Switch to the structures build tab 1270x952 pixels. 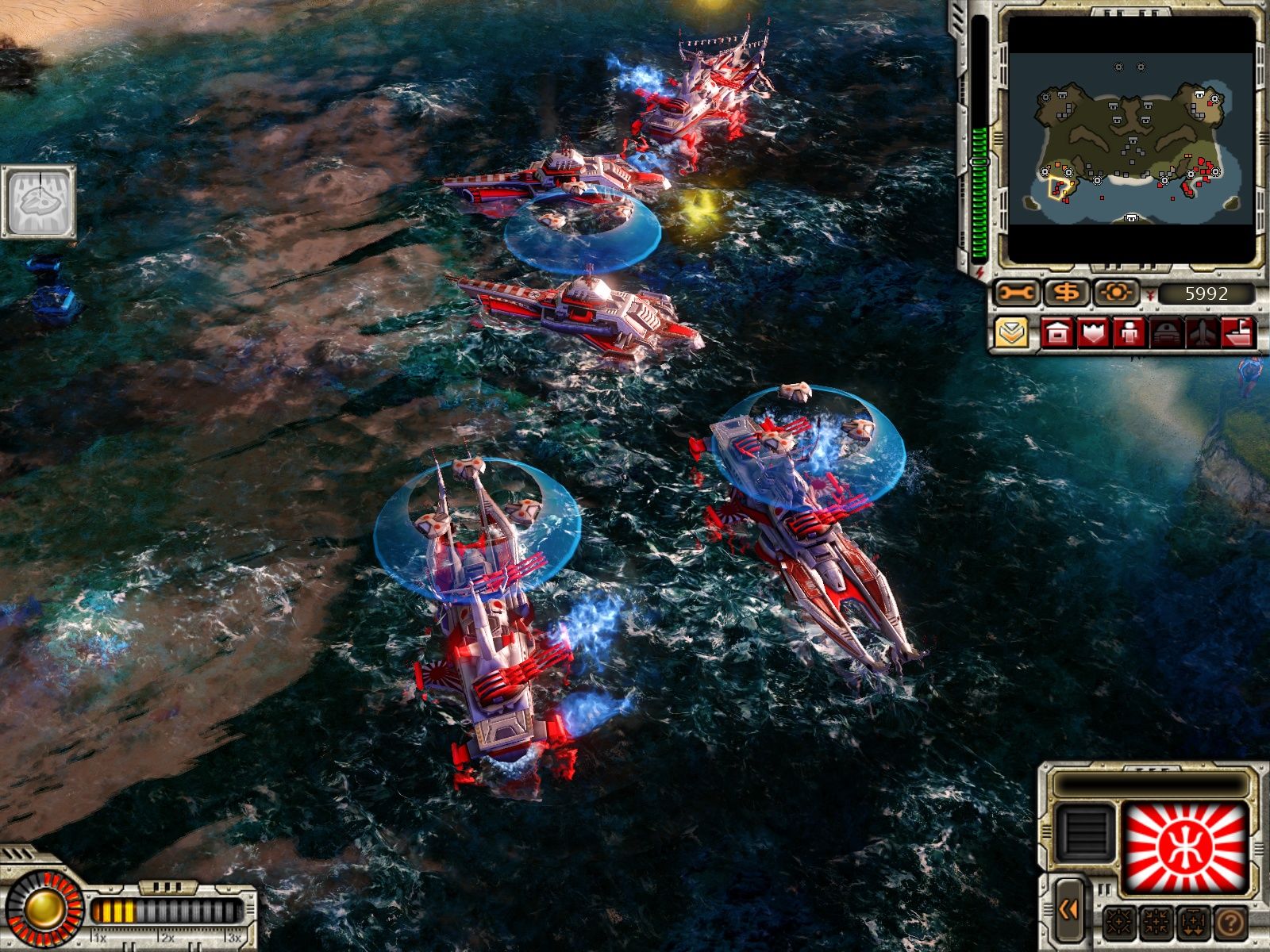point(1056,332)
